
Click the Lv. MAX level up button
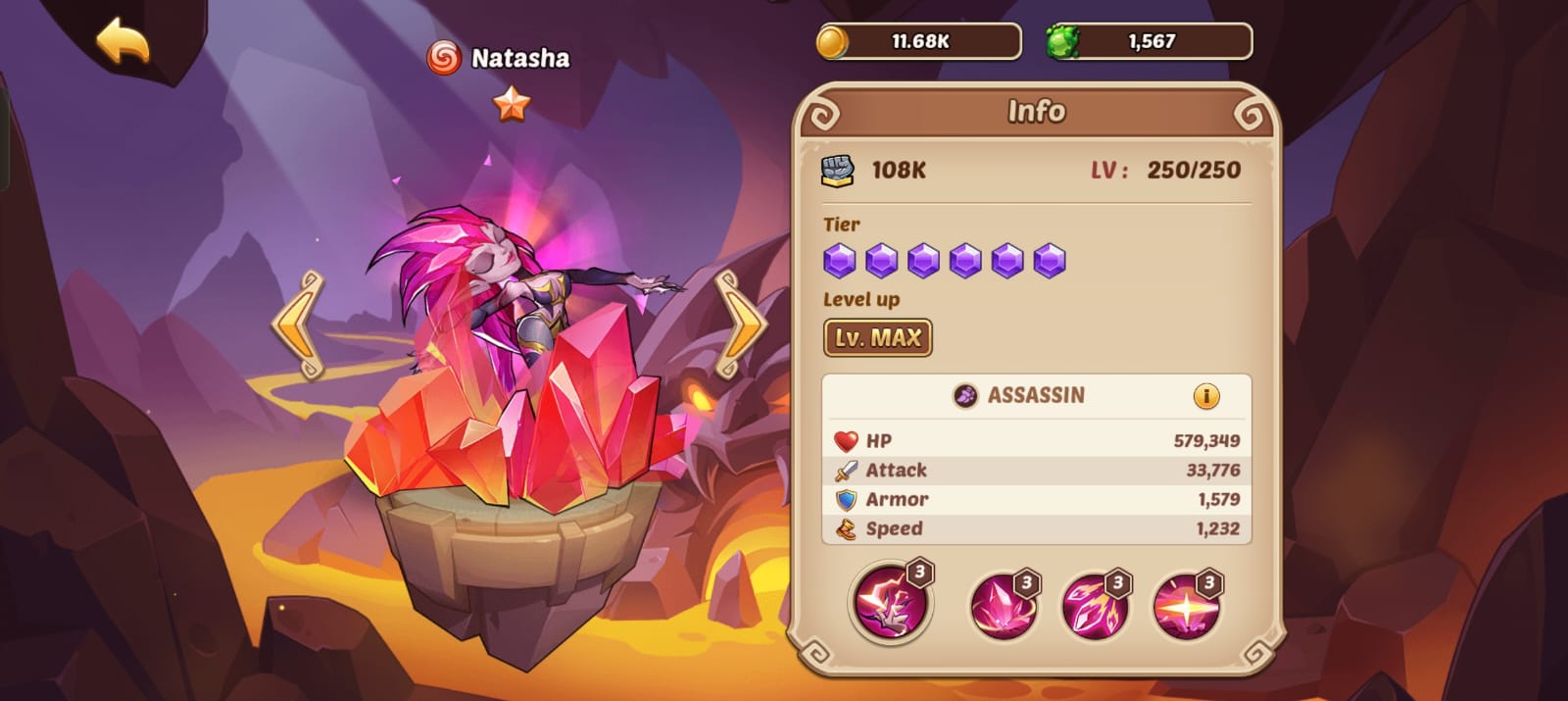click(x=877, y=338)
